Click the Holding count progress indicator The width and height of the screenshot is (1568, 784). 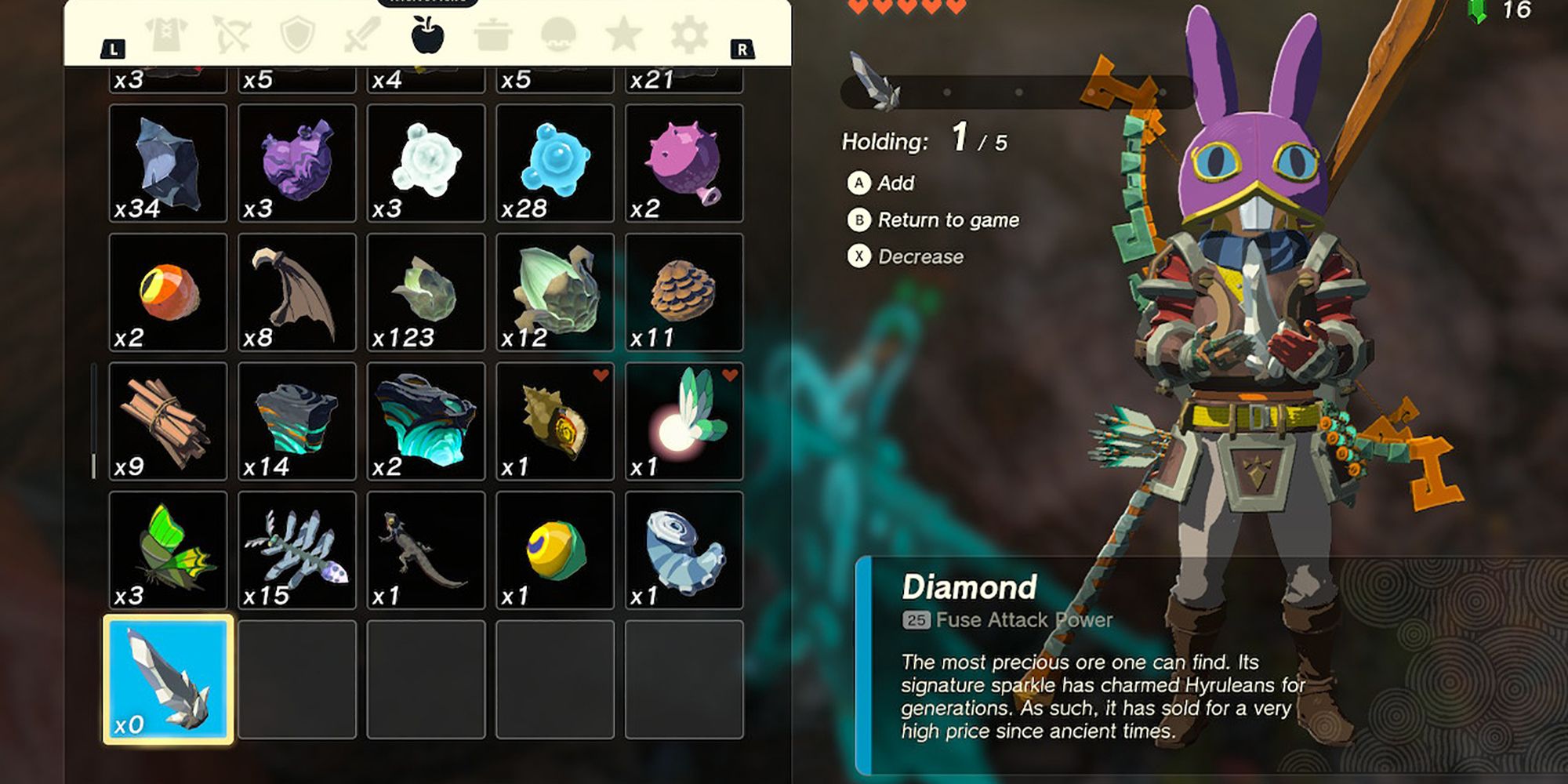(921, 142)
